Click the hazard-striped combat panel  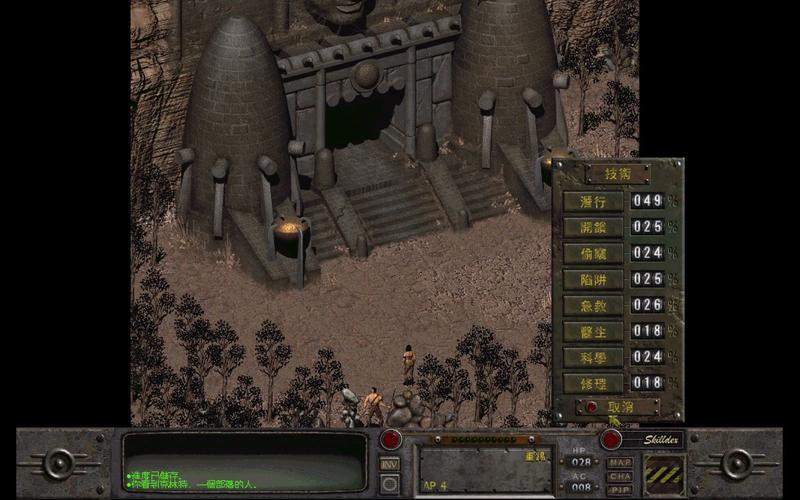[665, 473]
